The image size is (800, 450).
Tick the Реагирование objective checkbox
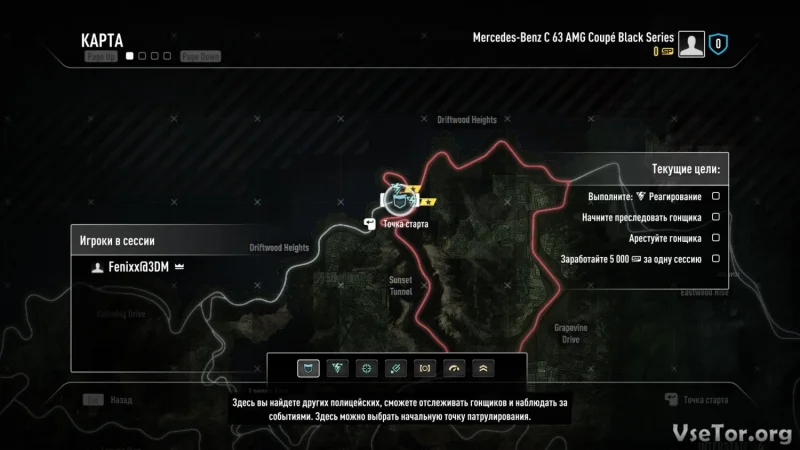pos(716,196)
